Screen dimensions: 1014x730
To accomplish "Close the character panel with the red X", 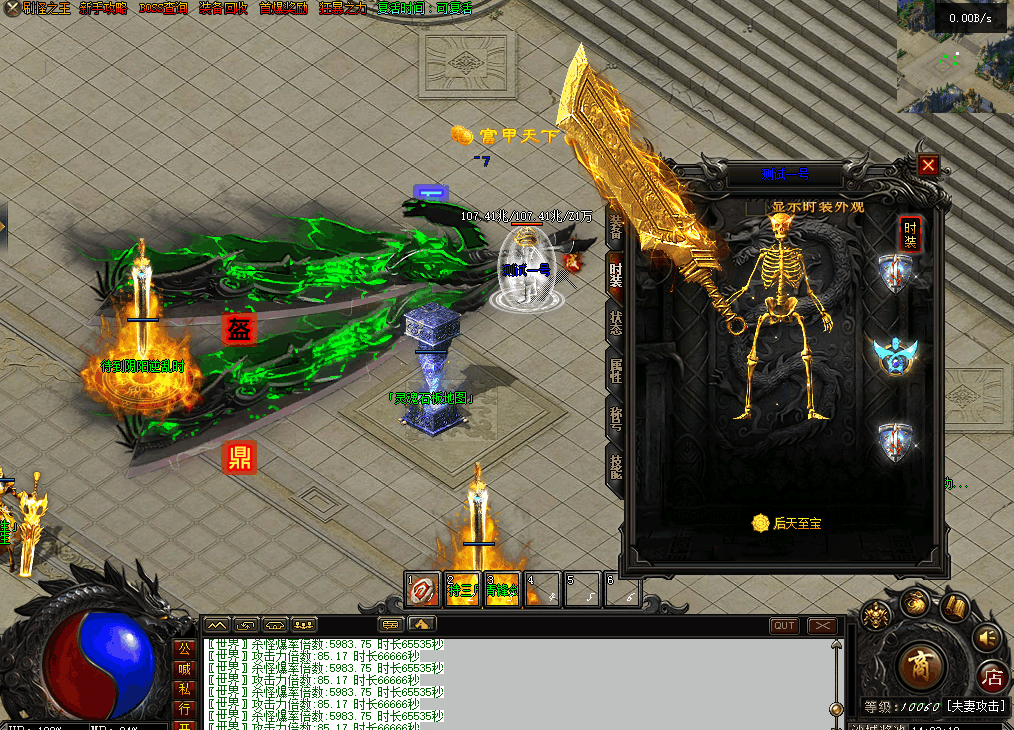I will pos(929,165).
